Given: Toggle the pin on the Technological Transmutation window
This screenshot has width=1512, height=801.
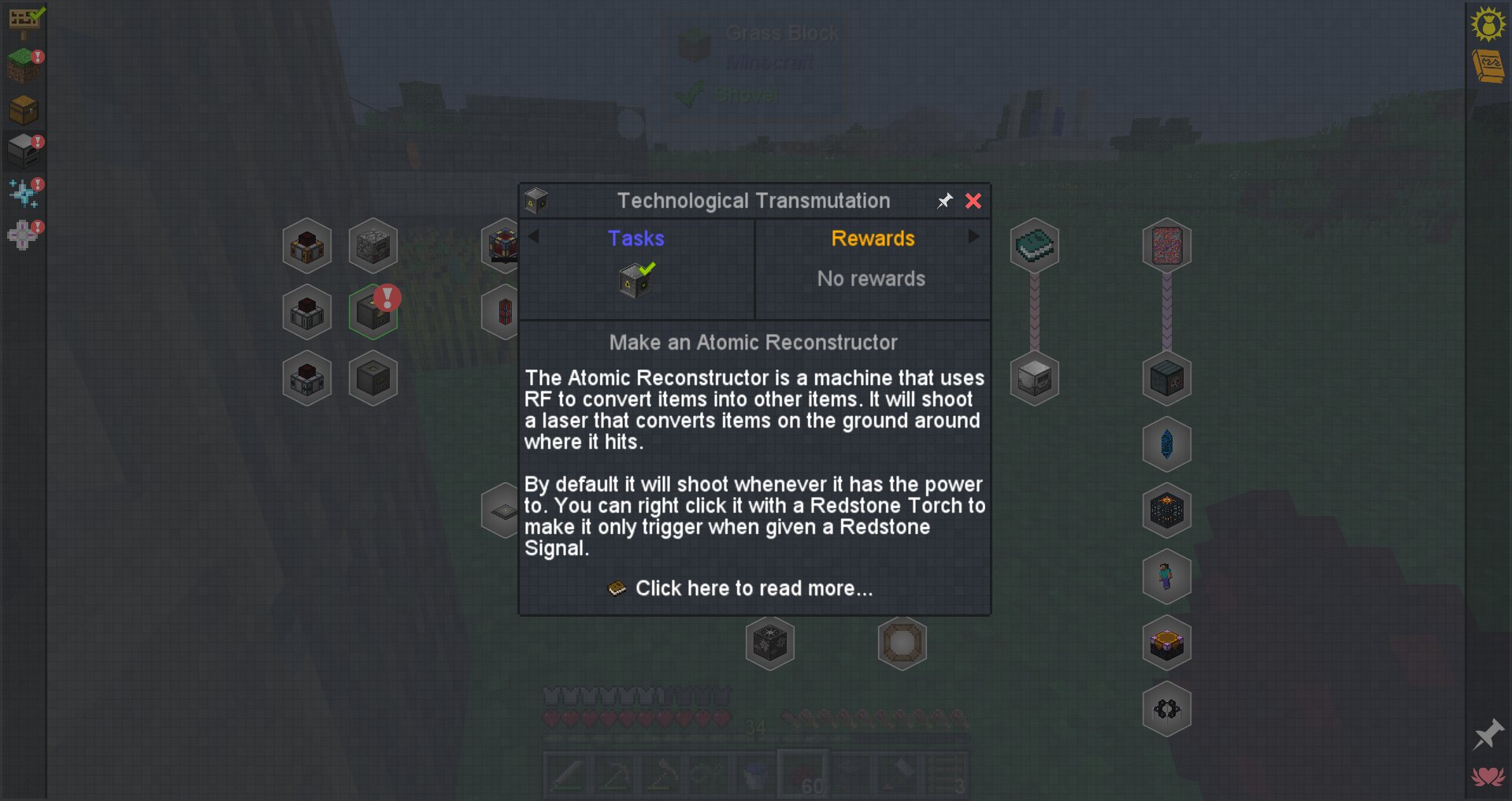Looking at the screenshot, I should coord(944,202).
